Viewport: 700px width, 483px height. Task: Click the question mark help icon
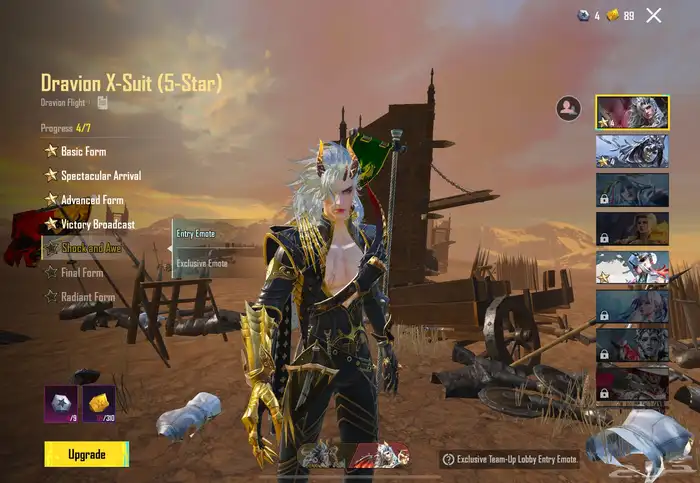click(448, 460)
